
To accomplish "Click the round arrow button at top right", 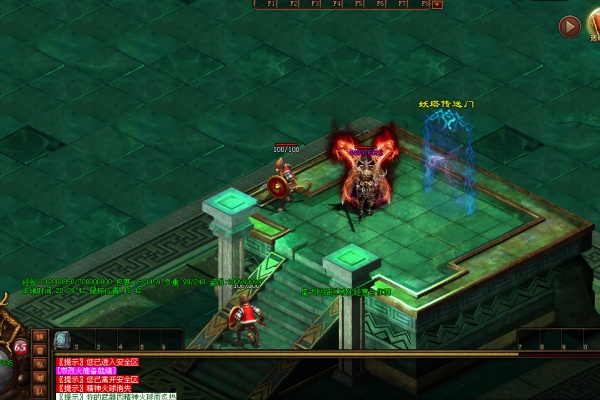I will [569, 27].
